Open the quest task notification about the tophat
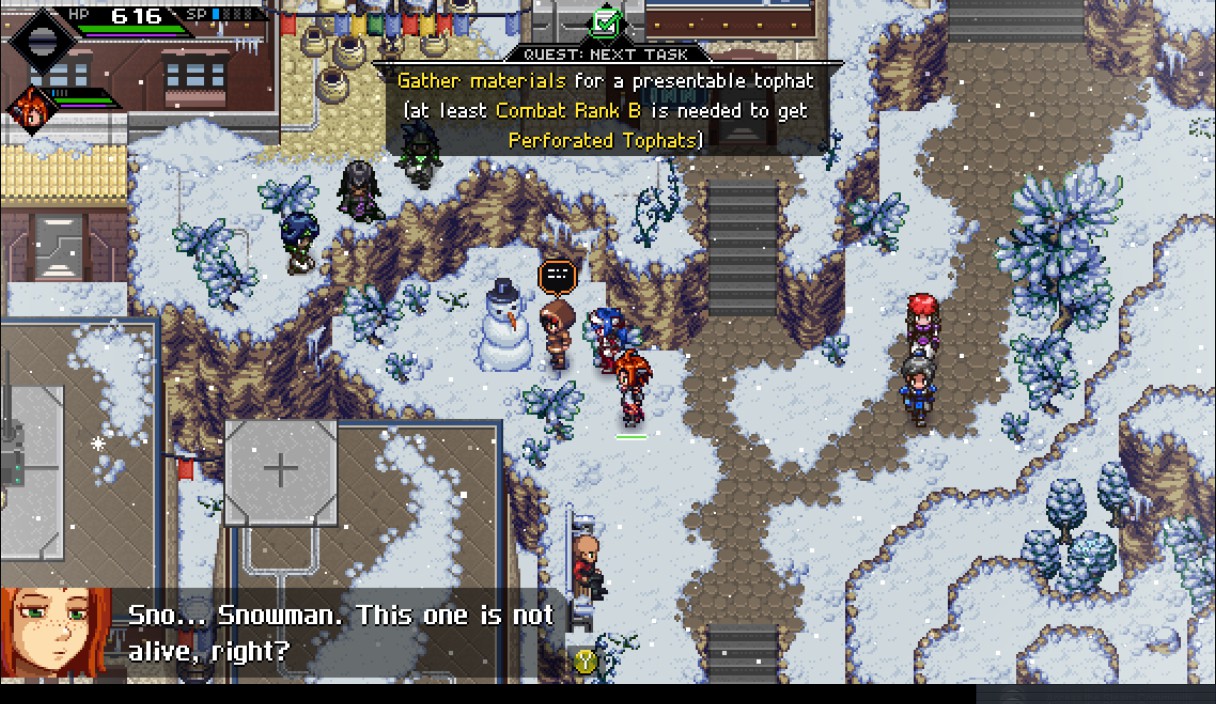The height and width of the screenshot is (704, 1216). pos(605,110)
